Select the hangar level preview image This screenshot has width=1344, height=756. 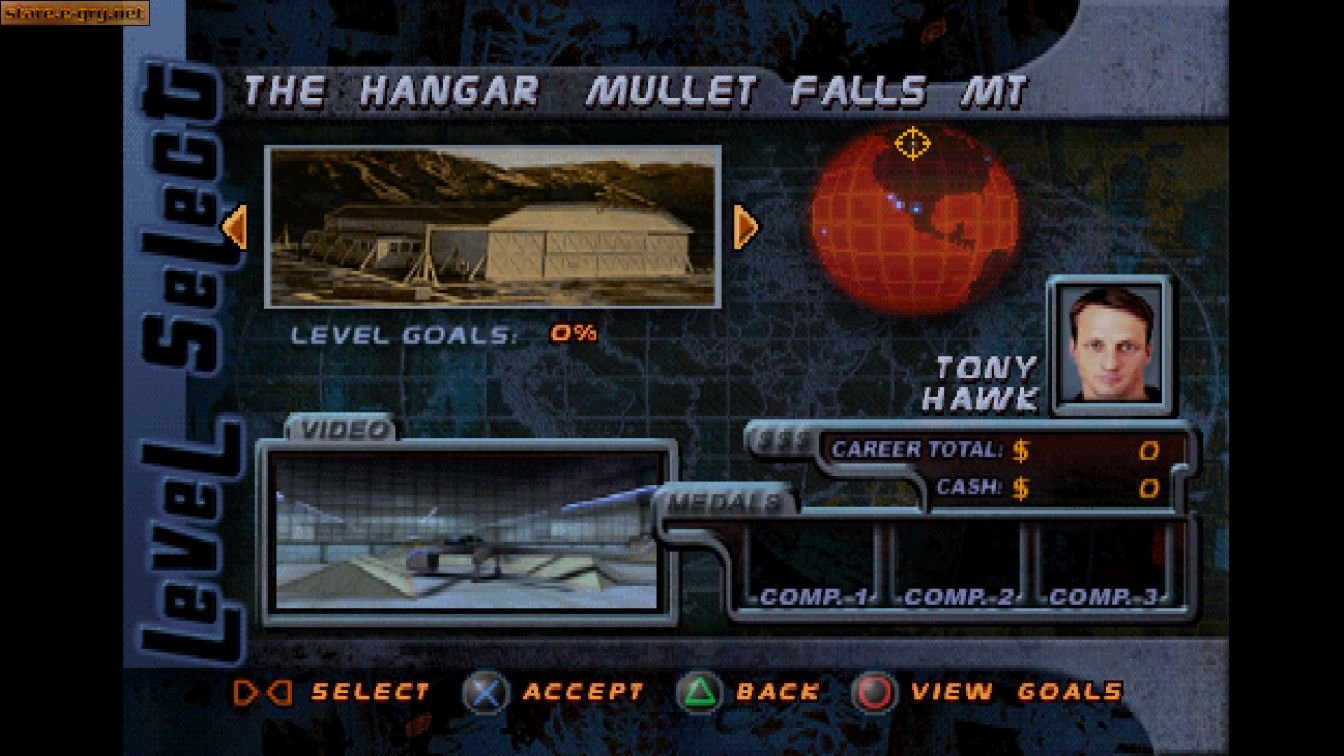tap(492, 226)
